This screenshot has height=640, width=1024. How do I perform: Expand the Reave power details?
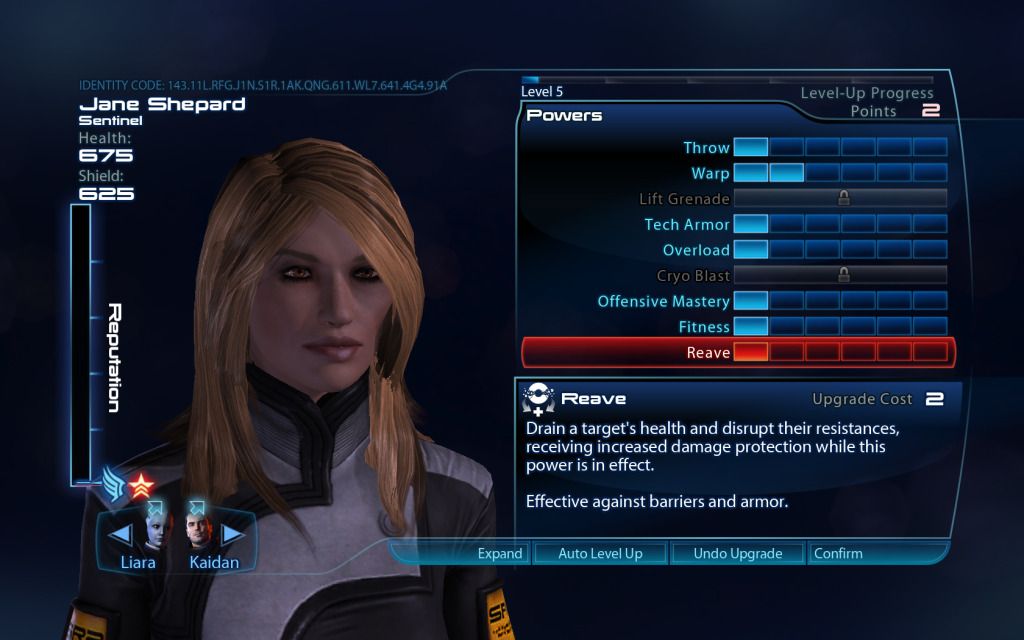(x=499, y=553)
